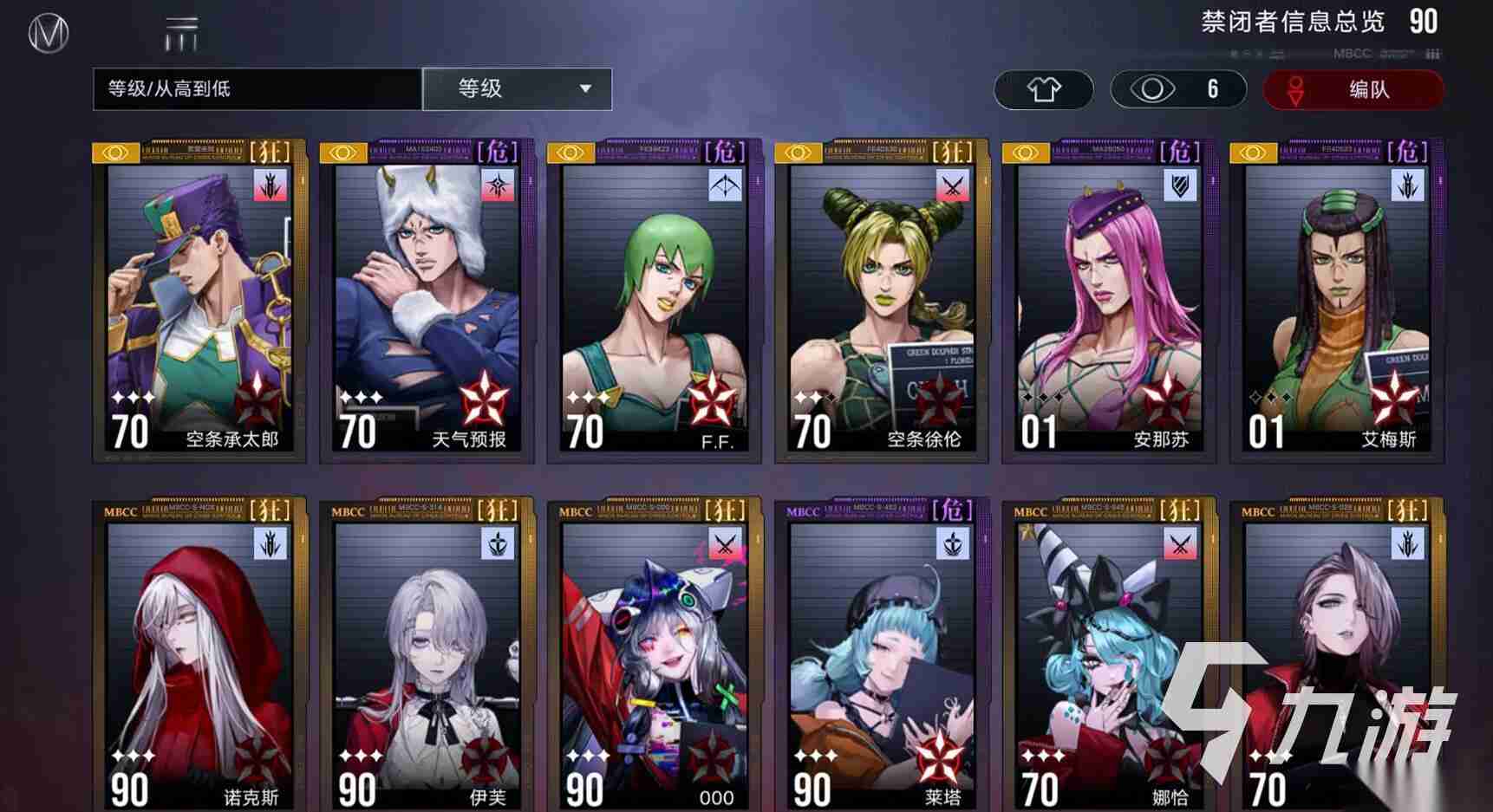Click the M logo home button

(x=49, y=34)
